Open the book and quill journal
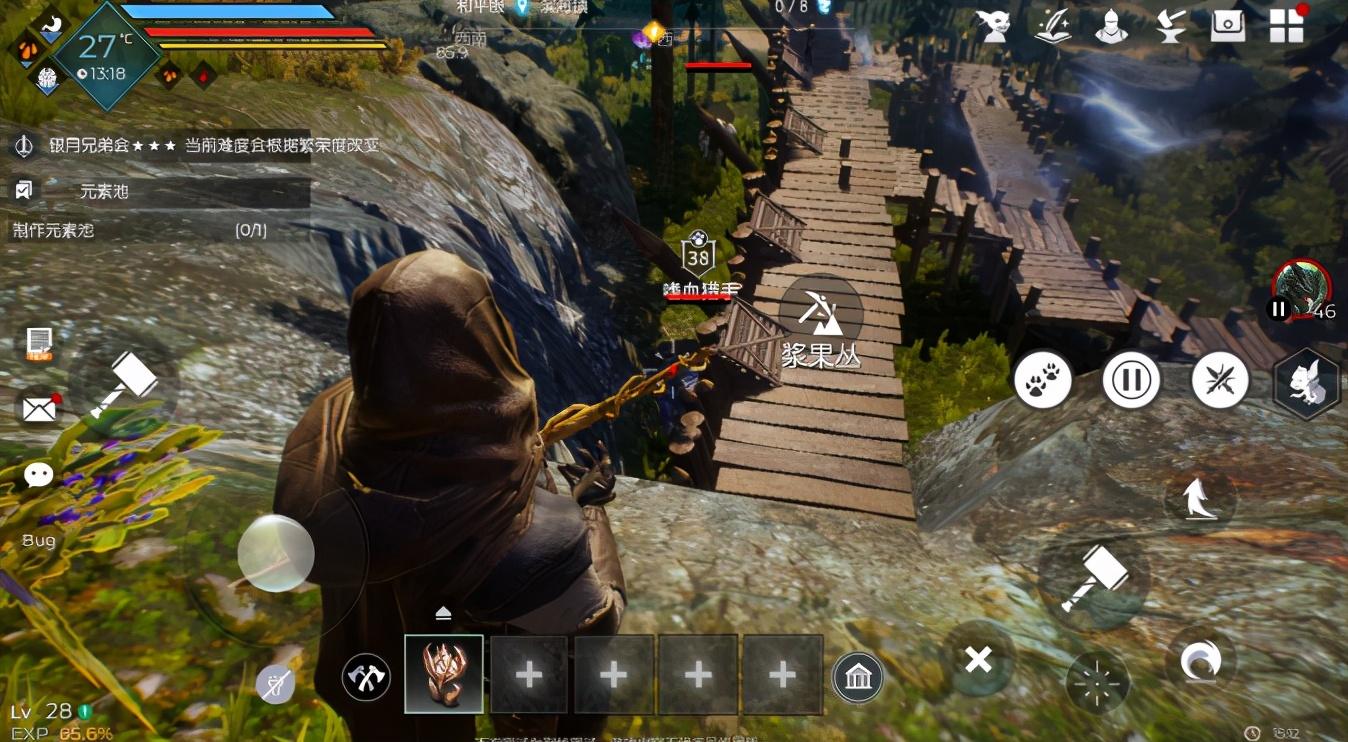This screenshot has width=1348, height=742. pos(1053,27)
